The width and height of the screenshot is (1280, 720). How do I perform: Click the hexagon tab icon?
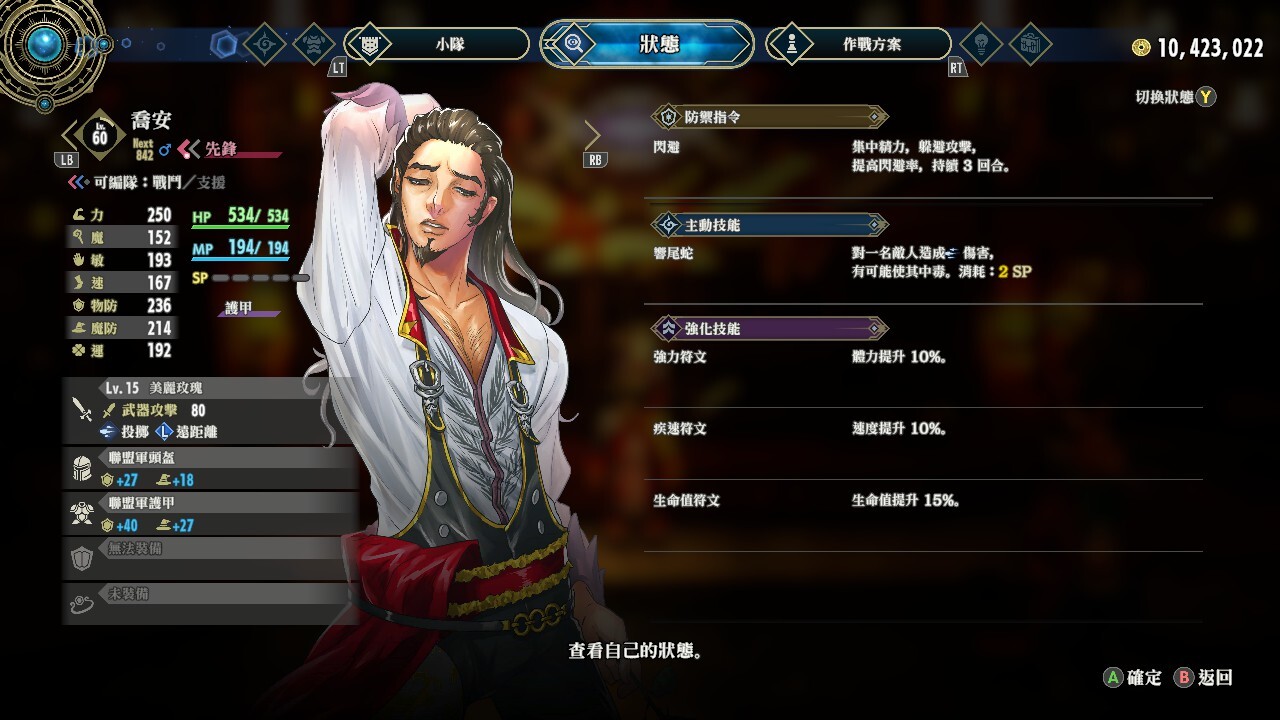(x=222, y=44)
